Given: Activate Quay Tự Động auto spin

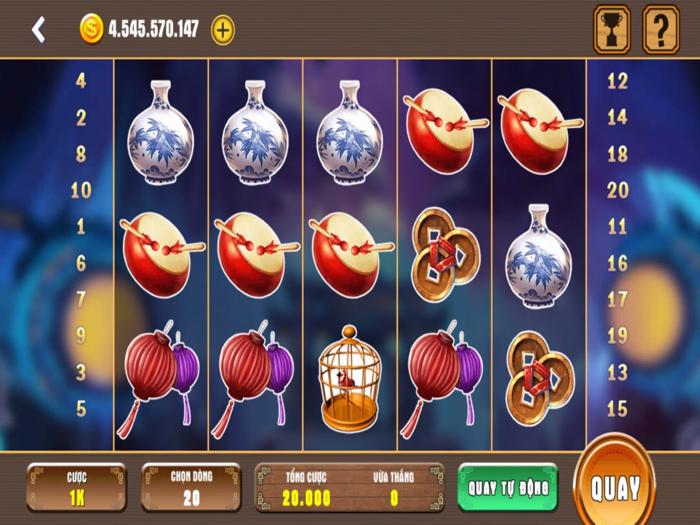Looking at the screenshot, I should (x=507, y=487).
